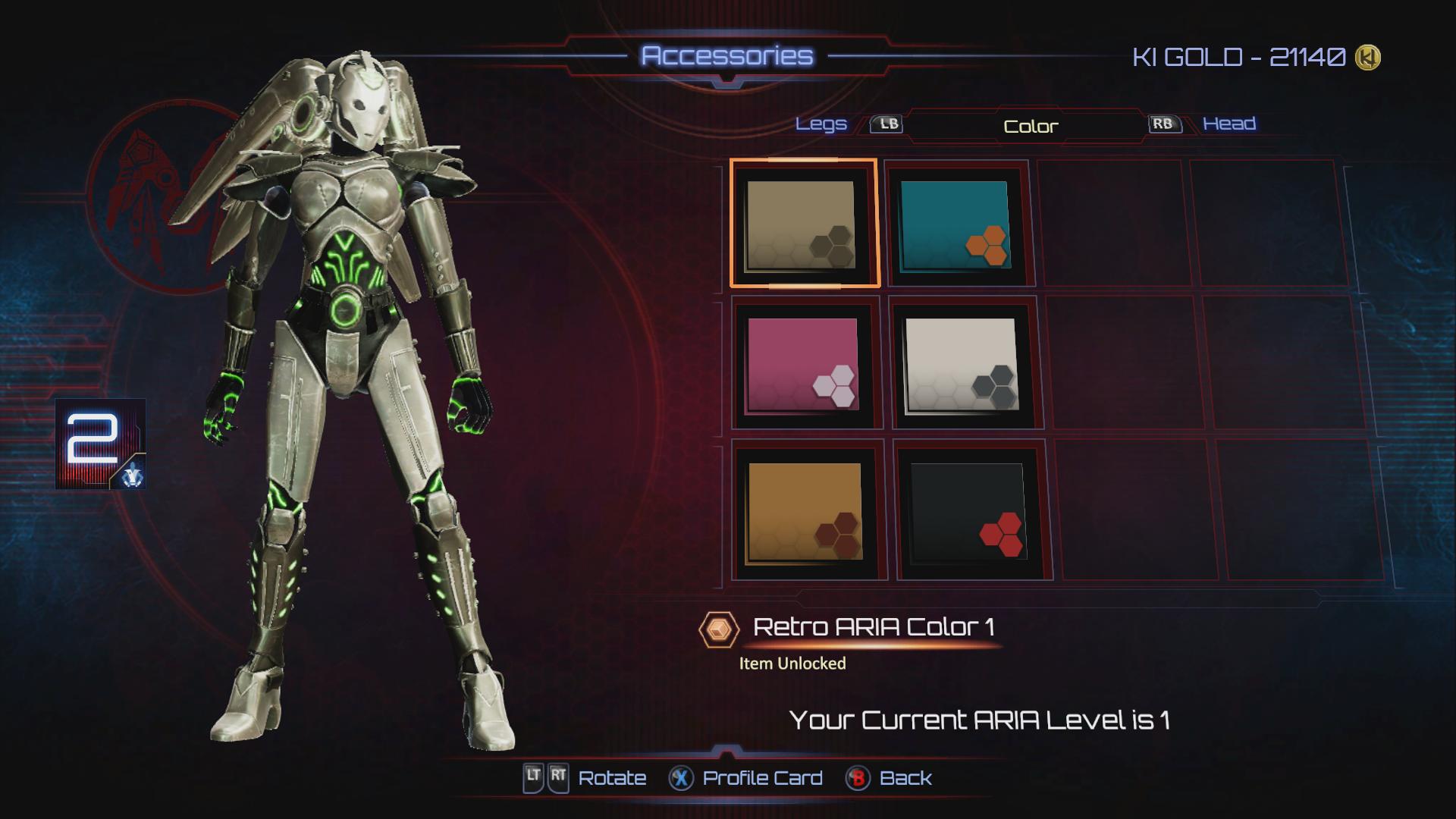
Task: Click the costume number 2 badge
Action: pos(100,444)
